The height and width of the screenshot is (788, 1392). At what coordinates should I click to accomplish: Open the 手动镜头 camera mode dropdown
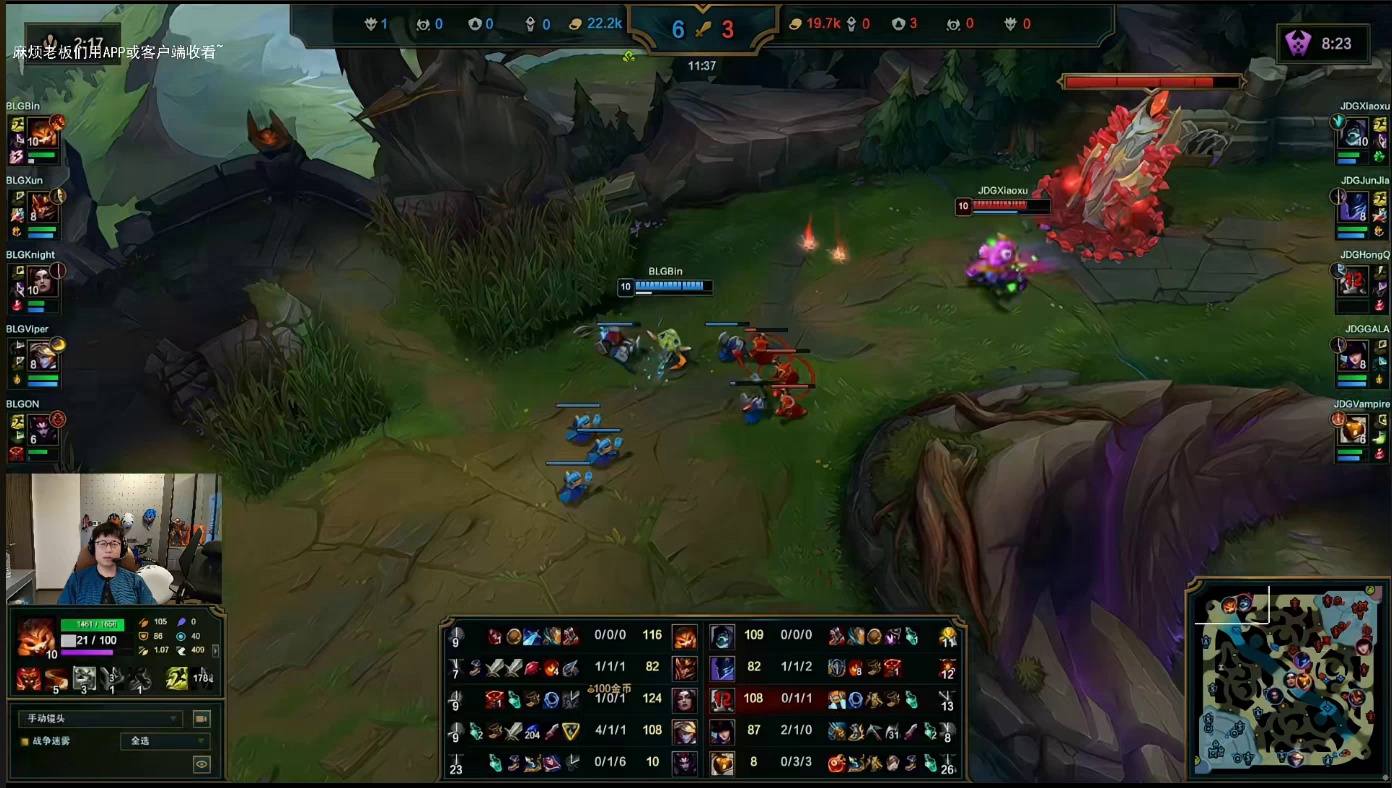pos(100,719)
